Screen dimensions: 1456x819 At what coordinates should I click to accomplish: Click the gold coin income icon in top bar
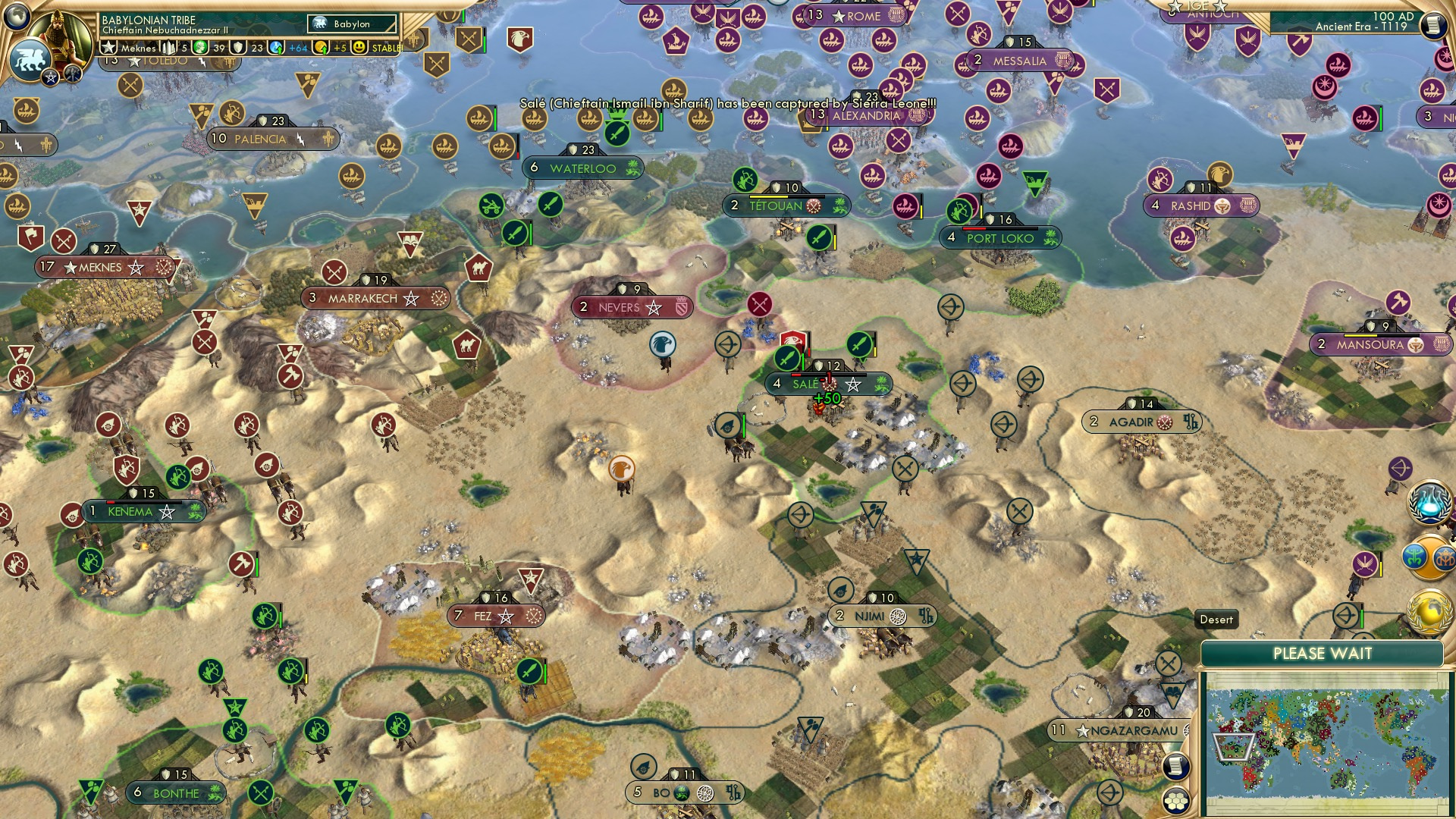point(321,45)
